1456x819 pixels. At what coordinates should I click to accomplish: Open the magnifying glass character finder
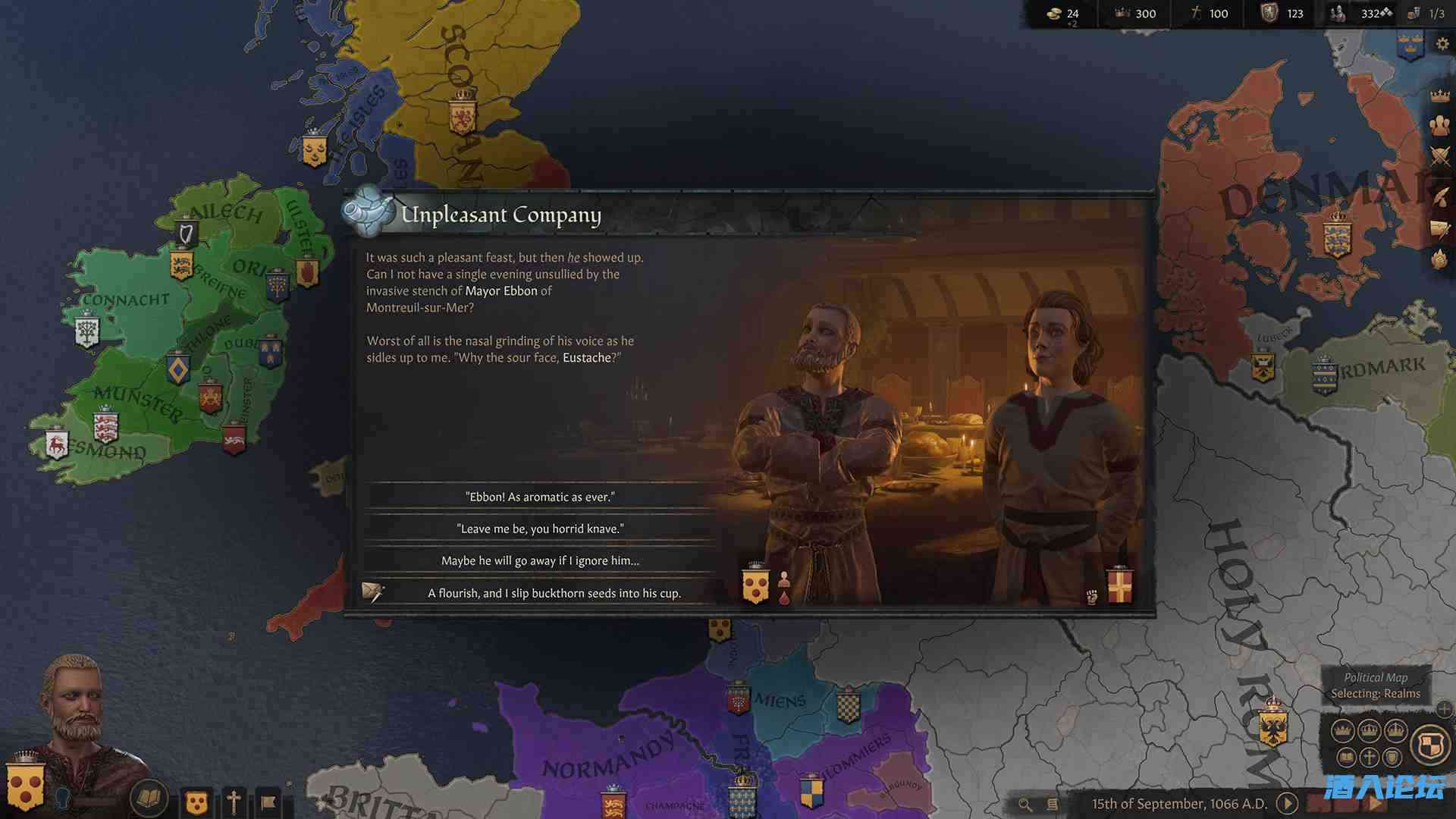[1025, 805]
